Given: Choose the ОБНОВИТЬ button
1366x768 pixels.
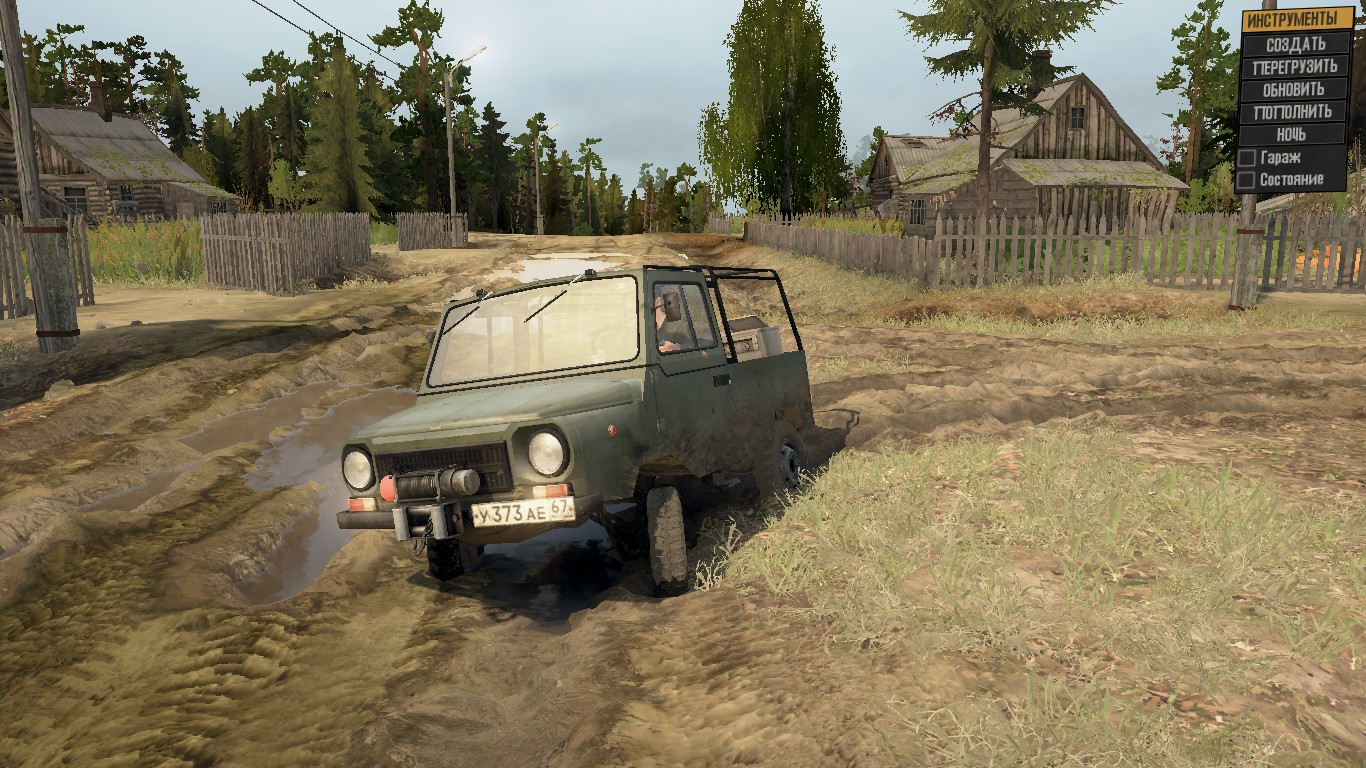Looking at the screenshot, I should [1295, 89].
